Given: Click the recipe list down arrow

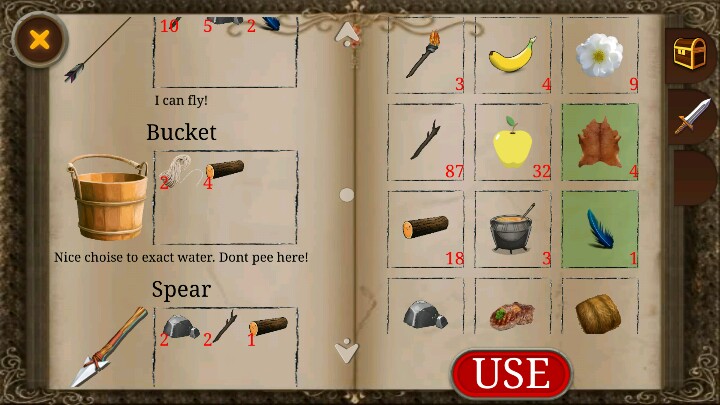Looking at the screenshot, I should (x=347, y=350).
